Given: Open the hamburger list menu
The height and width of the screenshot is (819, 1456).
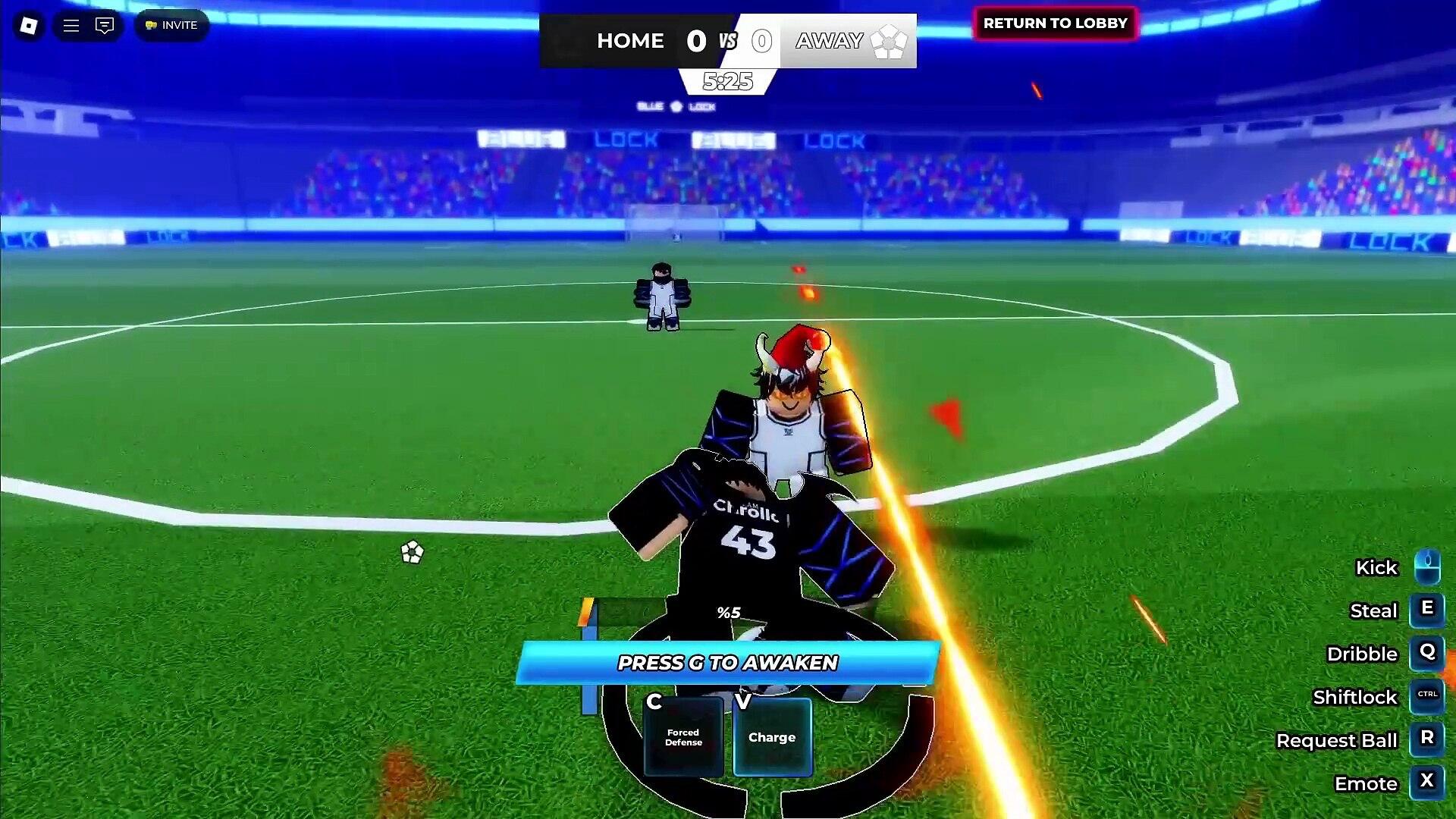Looking at the screenshot, I should point(71,26).
